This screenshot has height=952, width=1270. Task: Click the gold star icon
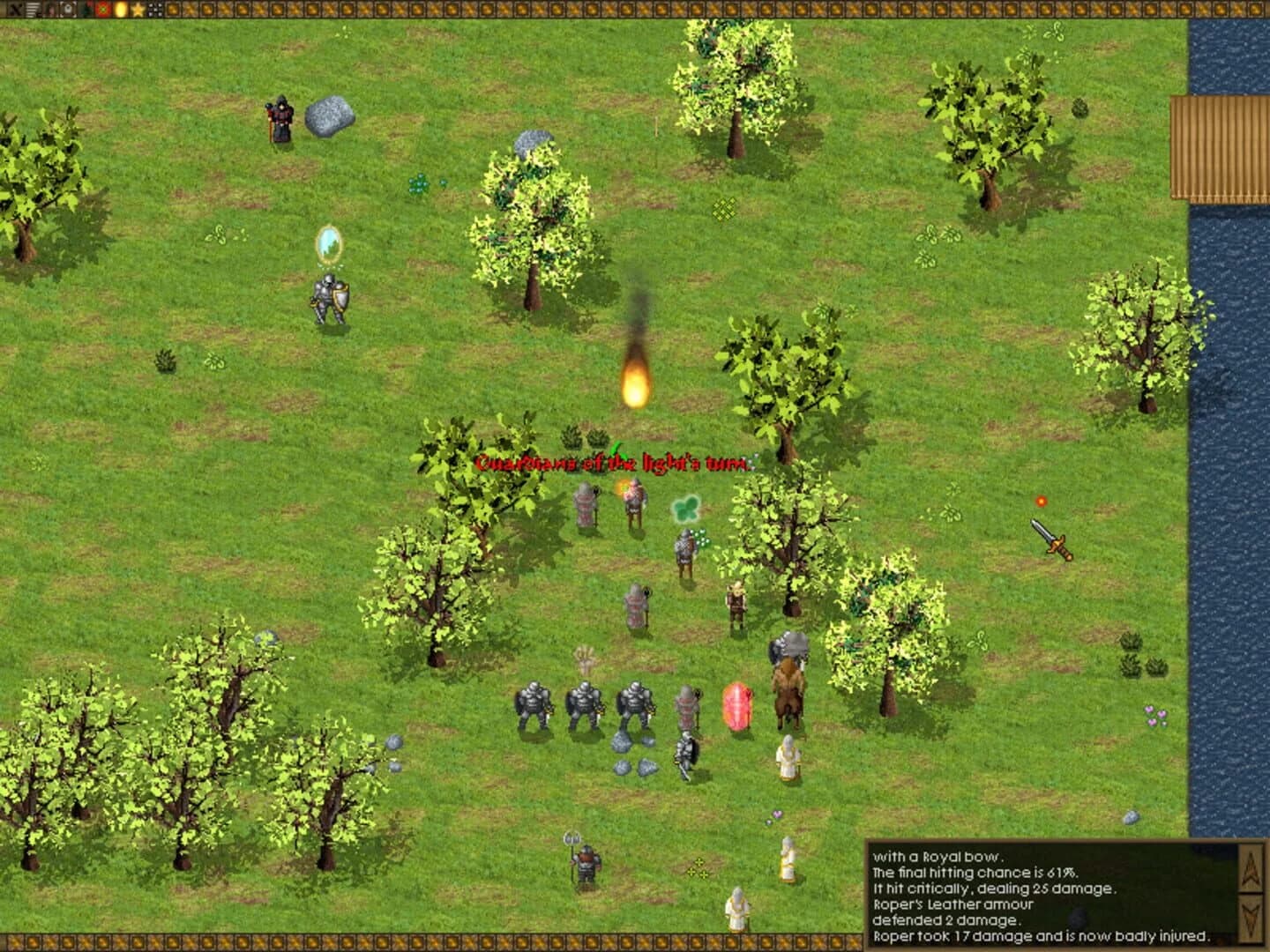pyautogui.click(x=138, y=9)
